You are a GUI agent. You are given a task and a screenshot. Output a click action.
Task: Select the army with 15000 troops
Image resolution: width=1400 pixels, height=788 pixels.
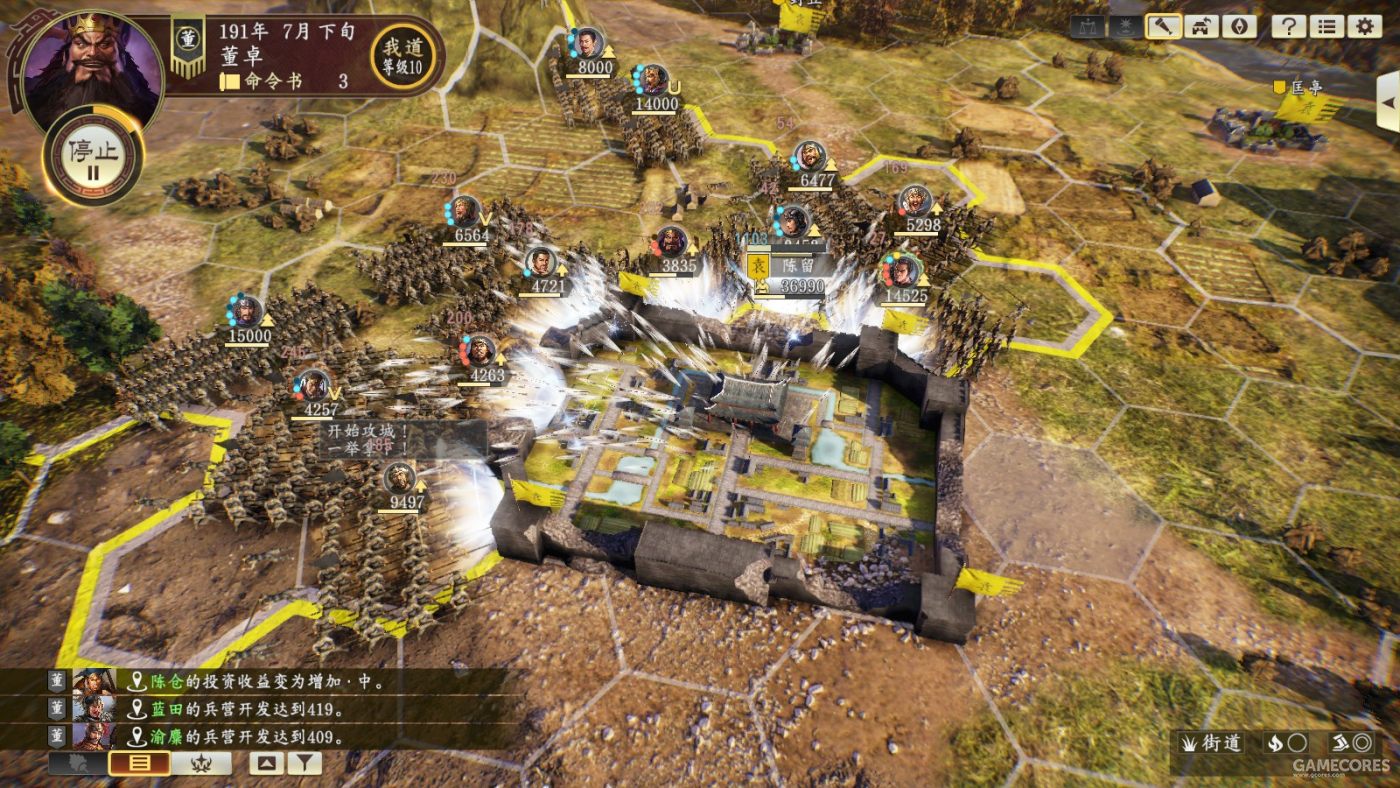click(x=247, y=320)
